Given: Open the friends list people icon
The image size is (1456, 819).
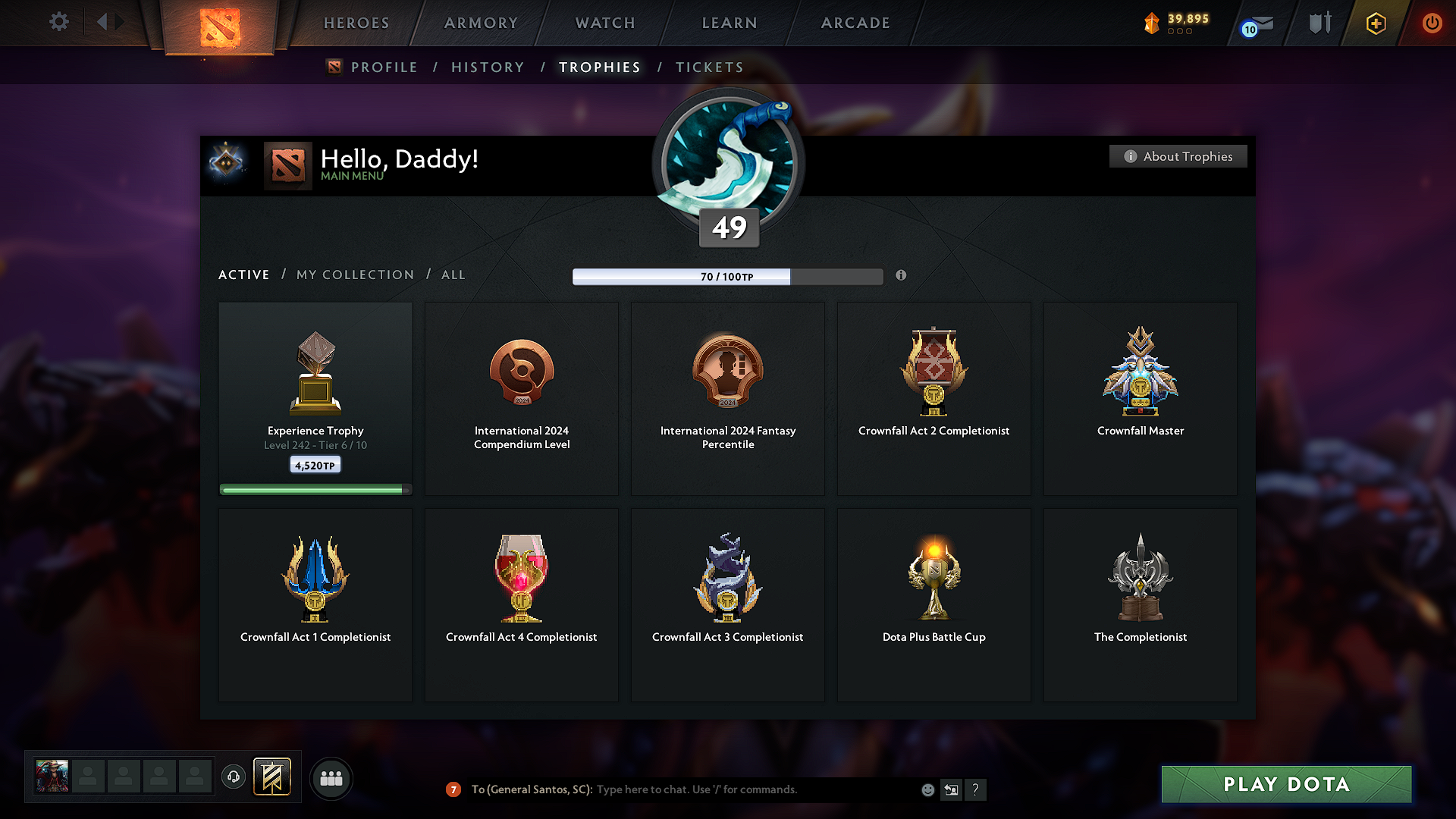Looking at the screenshot, I should click(x=331, y=778).
